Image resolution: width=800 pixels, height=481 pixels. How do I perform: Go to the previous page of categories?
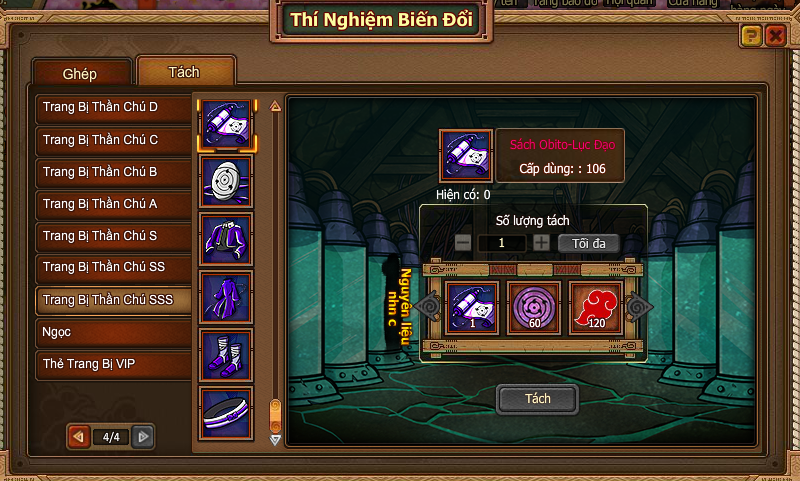pyautogui.click(x=76, y=436)
